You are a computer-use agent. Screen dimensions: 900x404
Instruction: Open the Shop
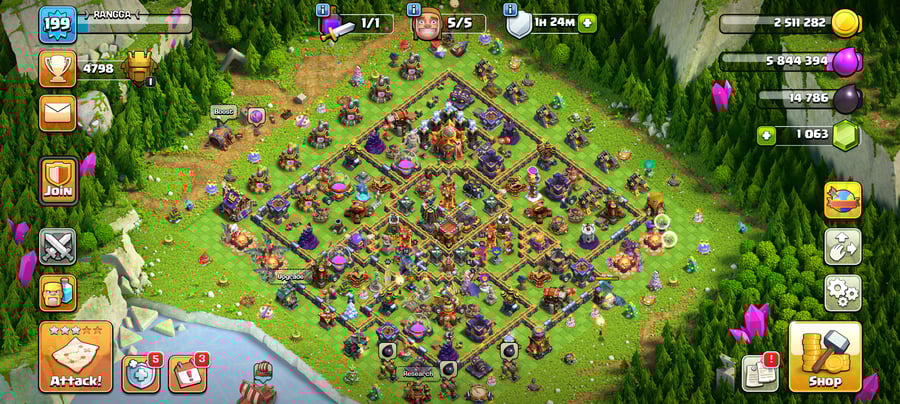point(824,356)
